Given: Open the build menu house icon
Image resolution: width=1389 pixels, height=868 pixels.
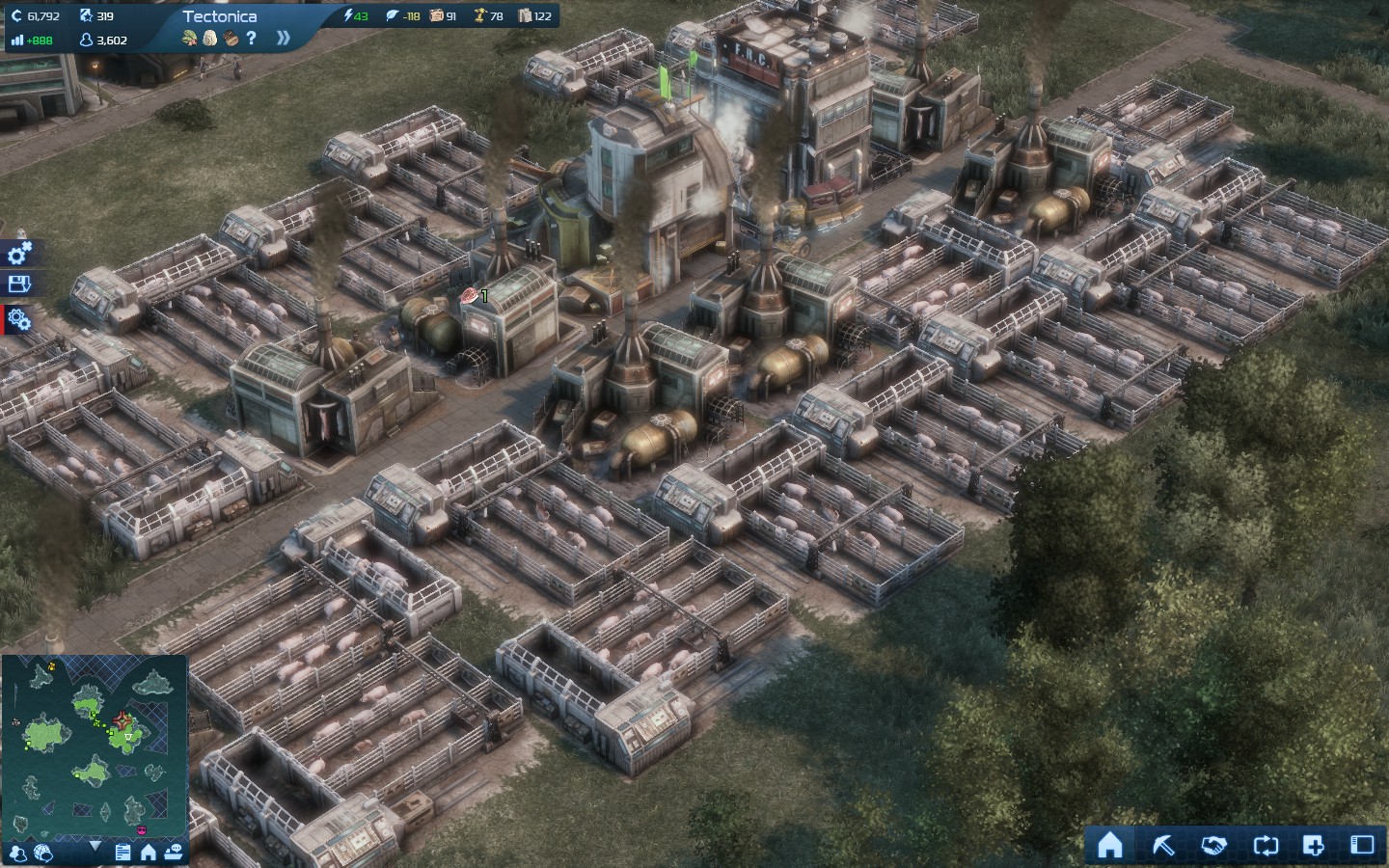Looking at the screenshot, I should pos(1111,847).
